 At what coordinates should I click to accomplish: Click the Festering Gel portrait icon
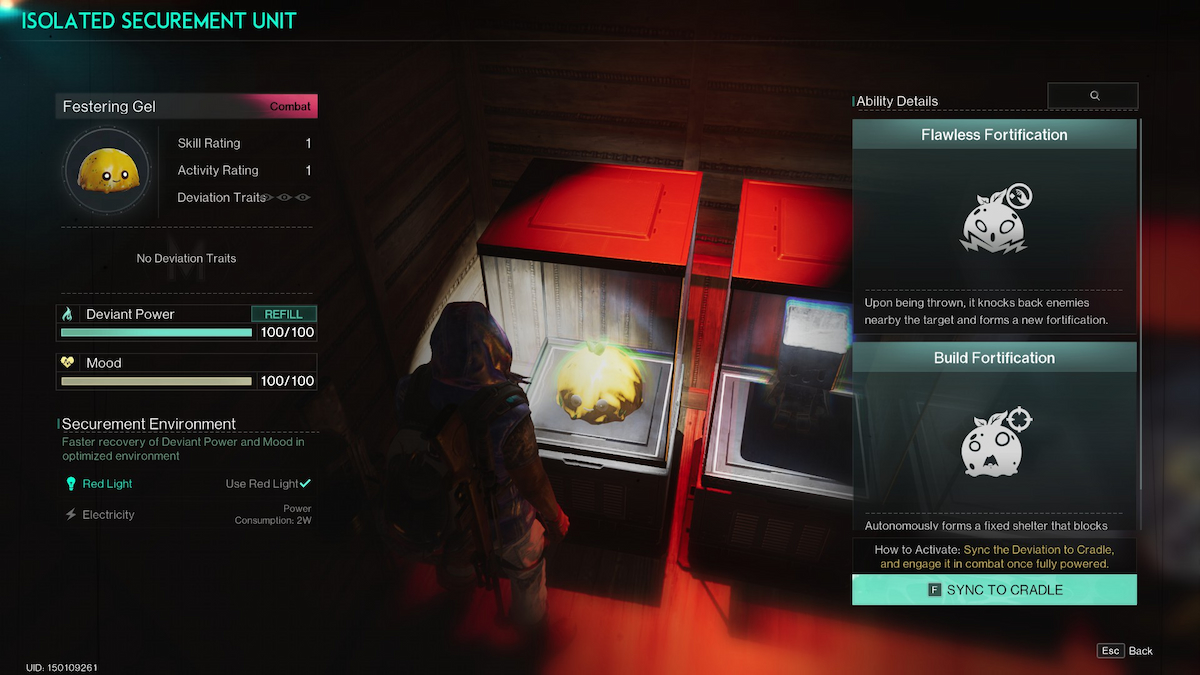click(107, 173)
